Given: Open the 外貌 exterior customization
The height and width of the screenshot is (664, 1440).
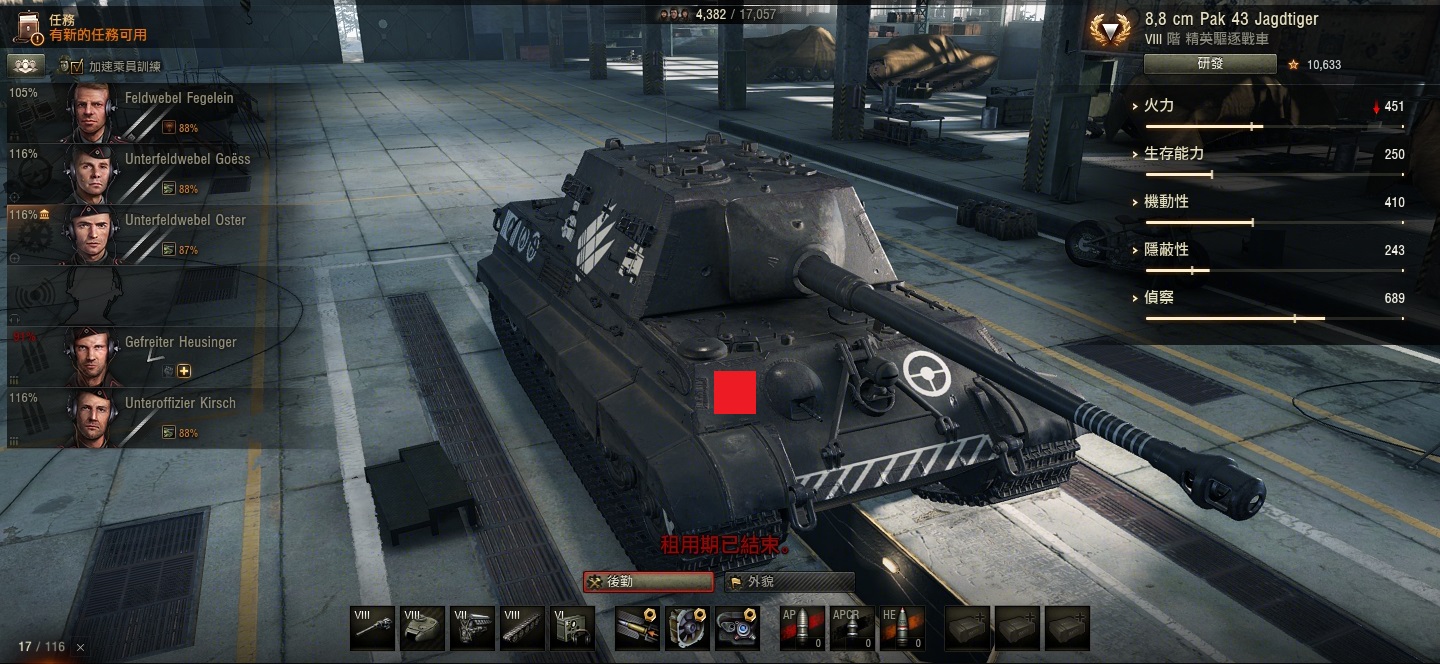Looking at the screenshot, I should click(x=790, y=582).
